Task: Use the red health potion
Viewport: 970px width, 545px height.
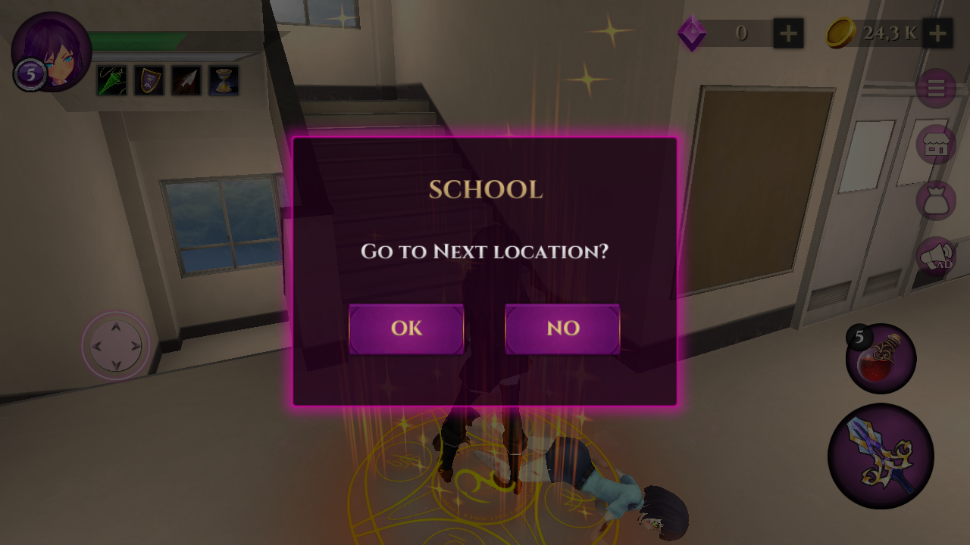Action: [x=881, y=359]
